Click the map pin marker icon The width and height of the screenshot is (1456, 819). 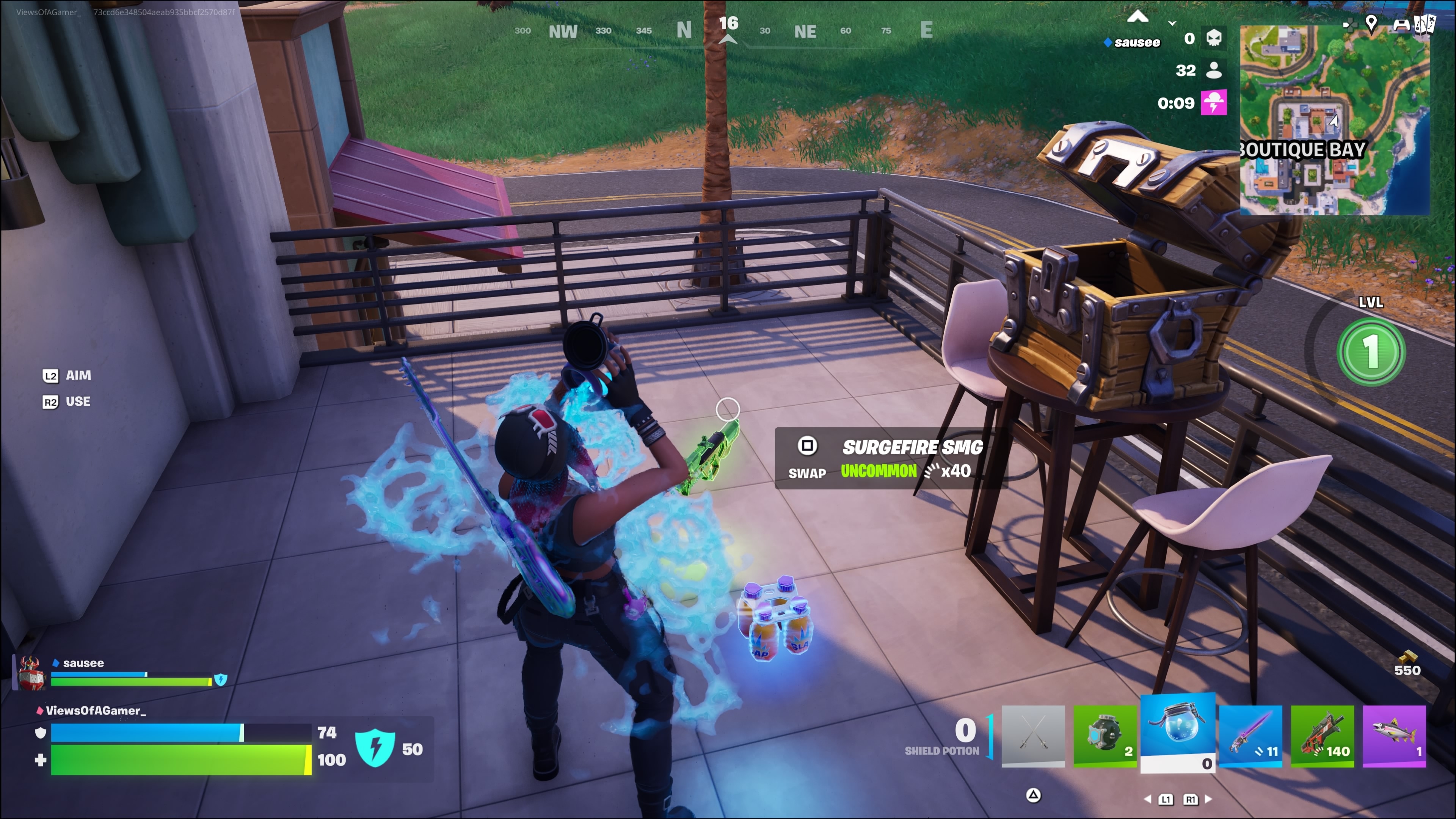click(1371, 23)
